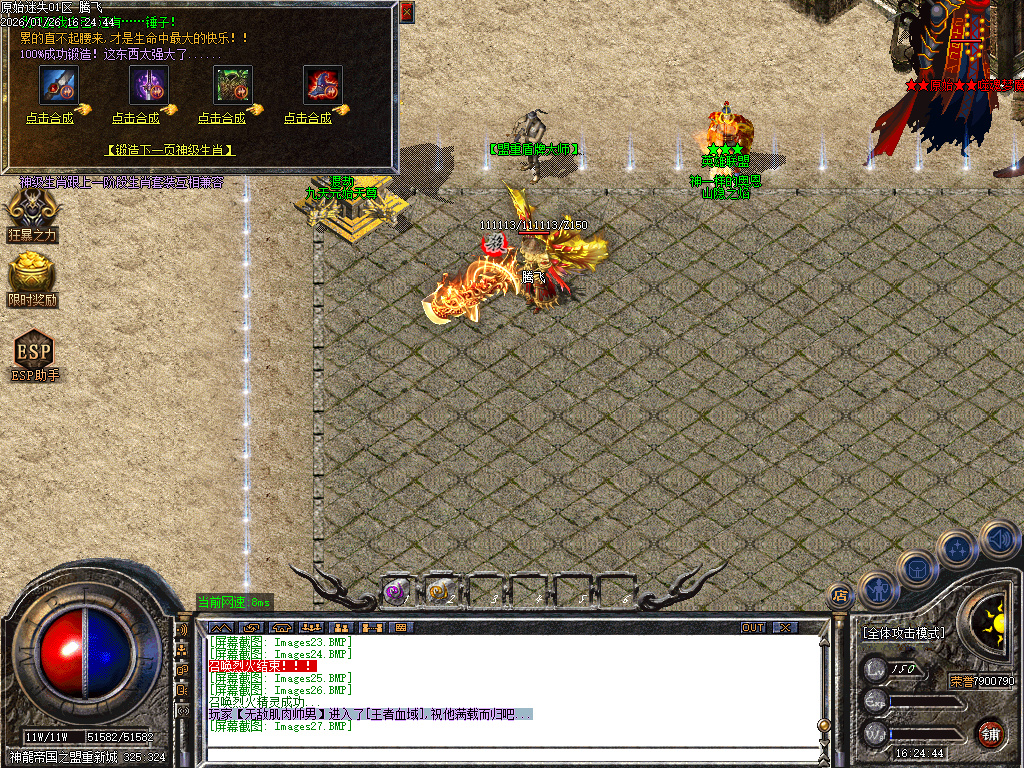The image size is (1024, 768).
Task: Open the skills sparkle round button
Action: [957, 548]
